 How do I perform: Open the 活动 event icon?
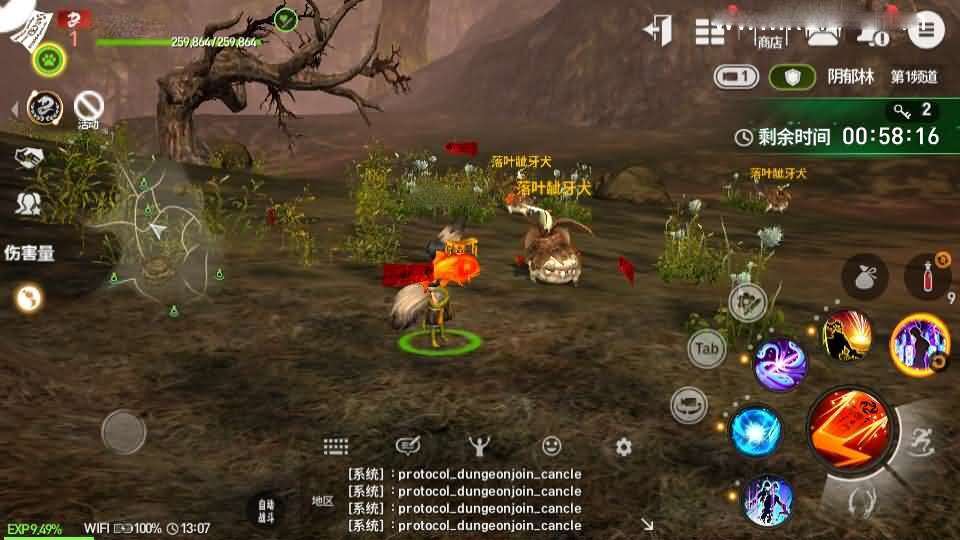[90, 106]
